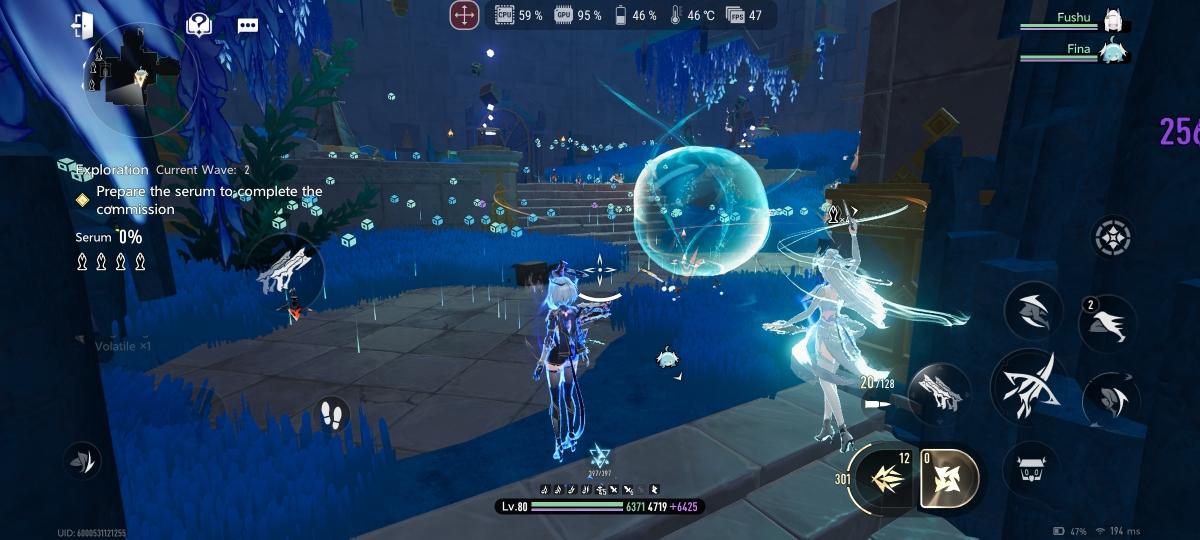Use the skill showing 2 charges
Viewport: 1200px width, 540px height.
pos(1107,322)
